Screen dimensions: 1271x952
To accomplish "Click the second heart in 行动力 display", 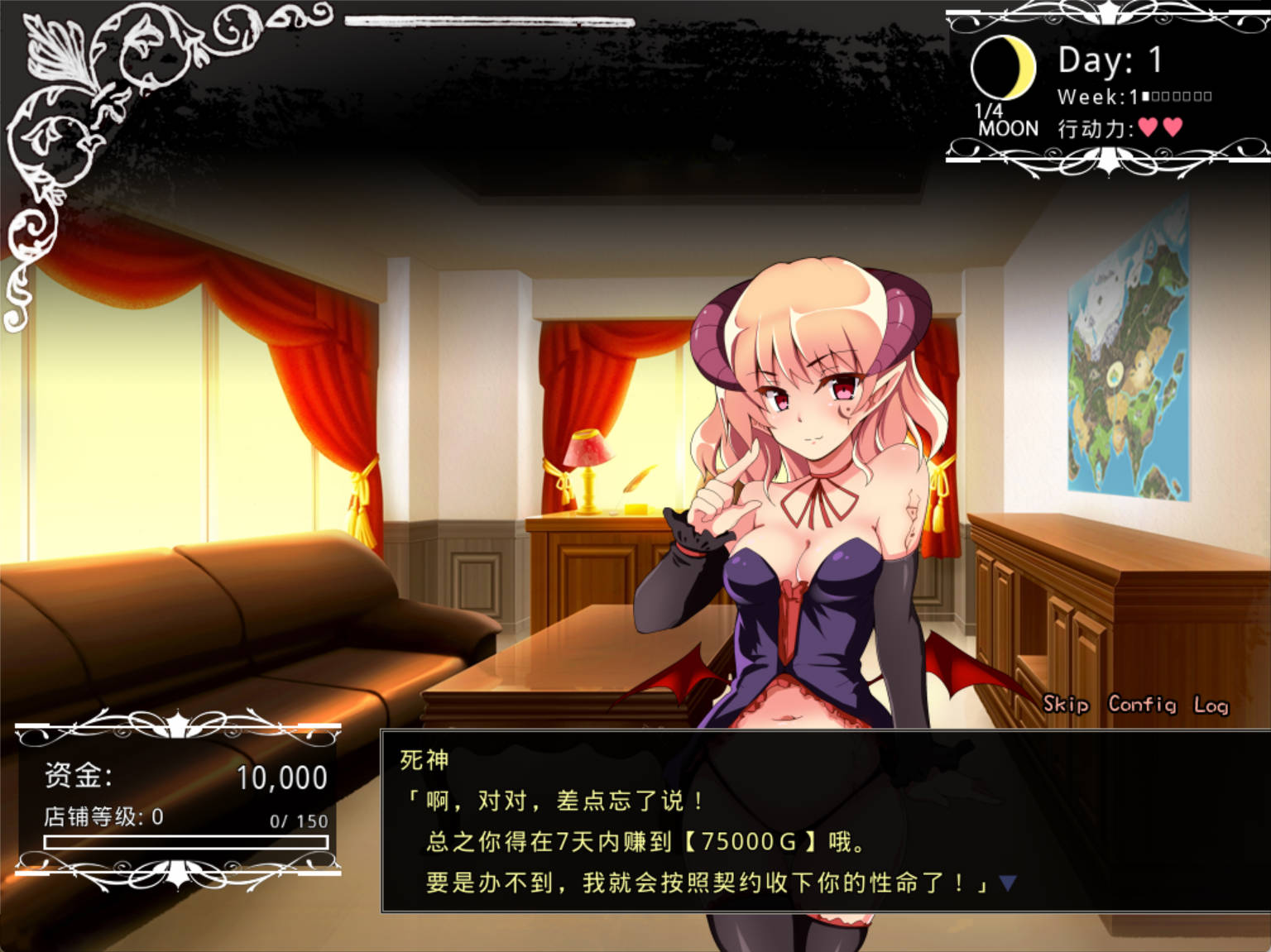I will point(1172,127).
